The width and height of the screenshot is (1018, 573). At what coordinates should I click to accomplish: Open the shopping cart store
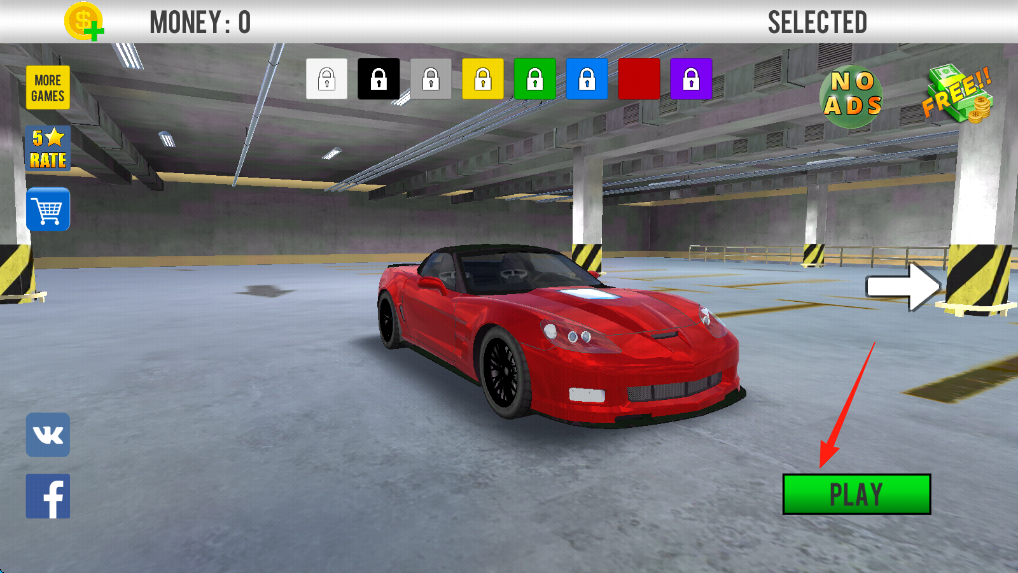(47, 210)
